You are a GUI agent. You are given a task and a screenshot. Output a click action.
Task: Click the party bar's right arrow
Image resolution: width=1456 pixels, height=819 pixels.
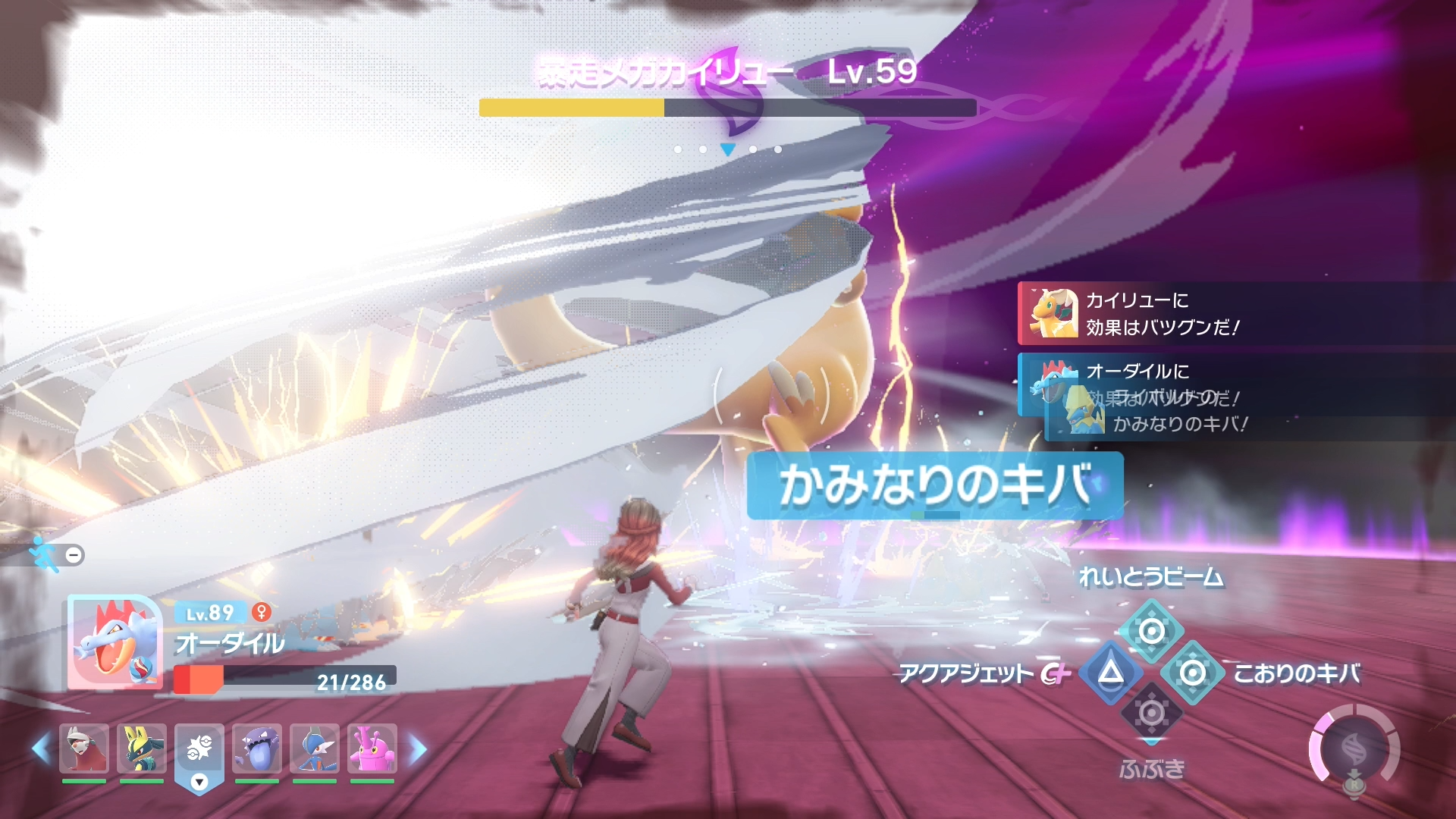[419, 749]
